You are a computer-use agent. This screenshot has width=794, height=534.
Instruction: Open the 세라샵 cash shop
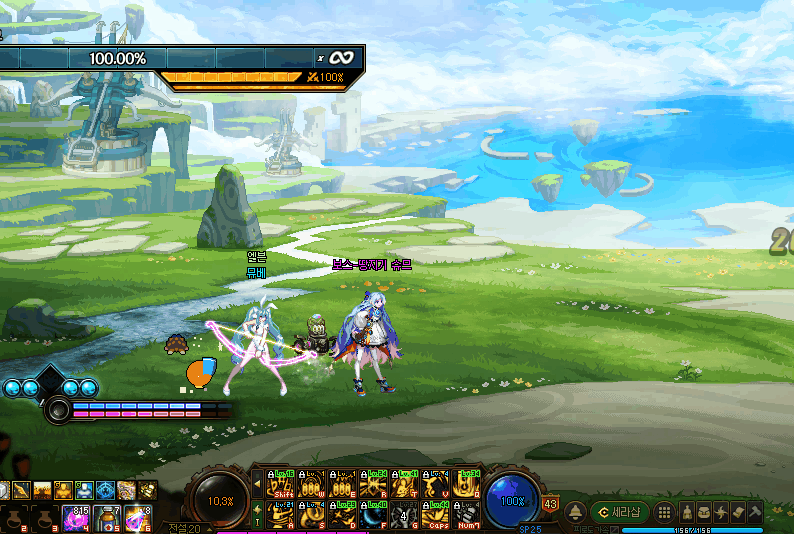[620, 511]
